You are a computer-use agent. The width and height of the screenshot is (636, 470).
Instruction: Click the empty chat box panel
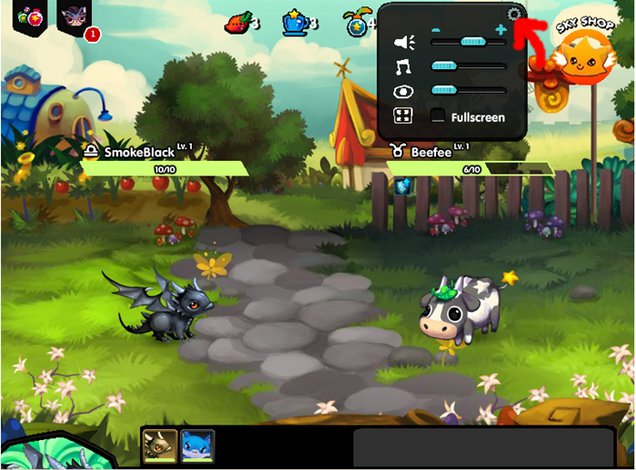click(483, 447)
